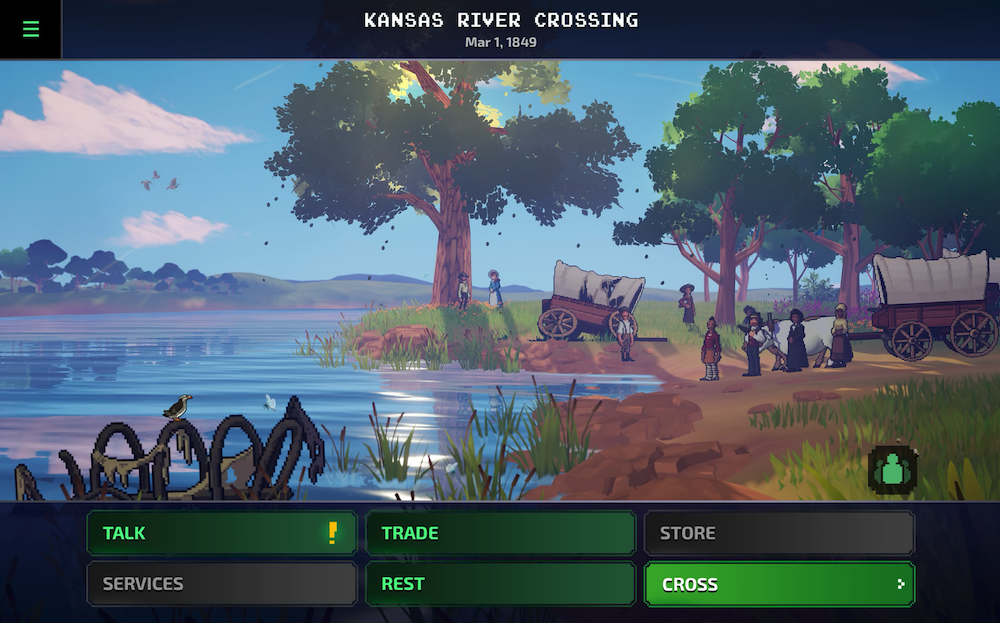The width and height of the screenshot is (1000, 623).
Task: Select the Store button
Action: coord(778,533)
